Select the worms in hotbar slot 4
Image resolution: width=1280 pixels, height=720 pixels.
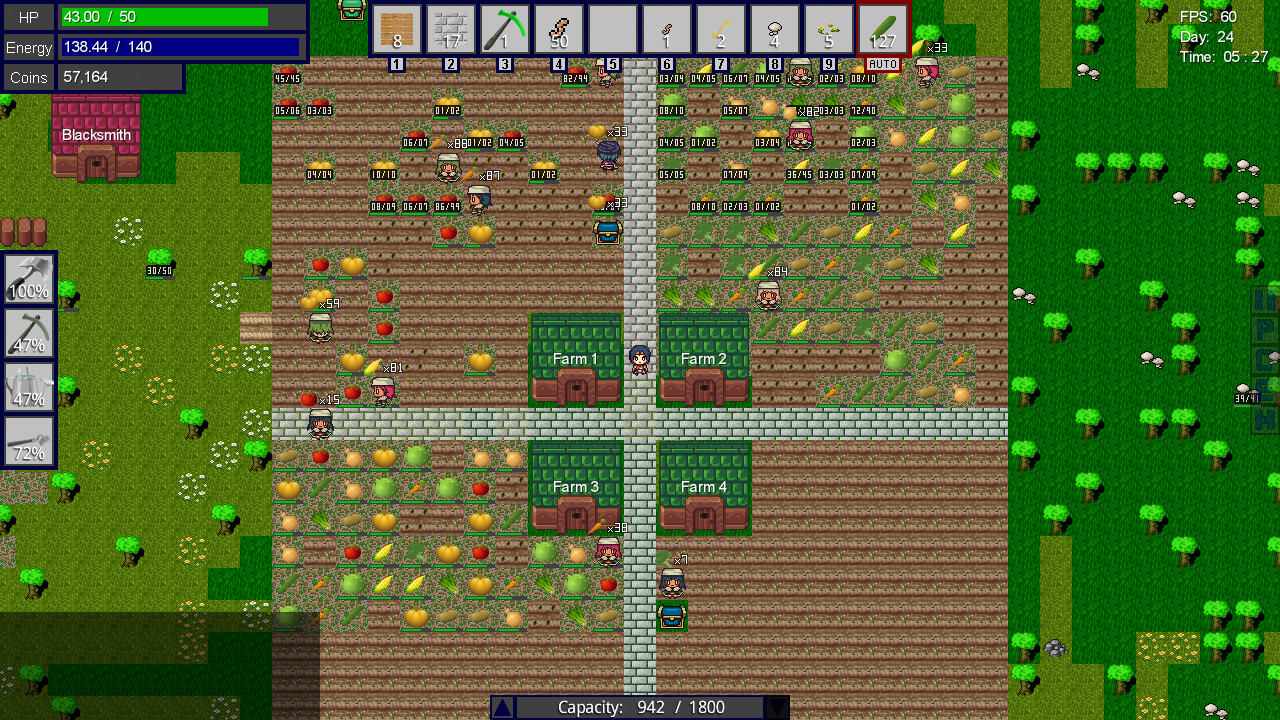pyautogui.click(x=559, y=30)
